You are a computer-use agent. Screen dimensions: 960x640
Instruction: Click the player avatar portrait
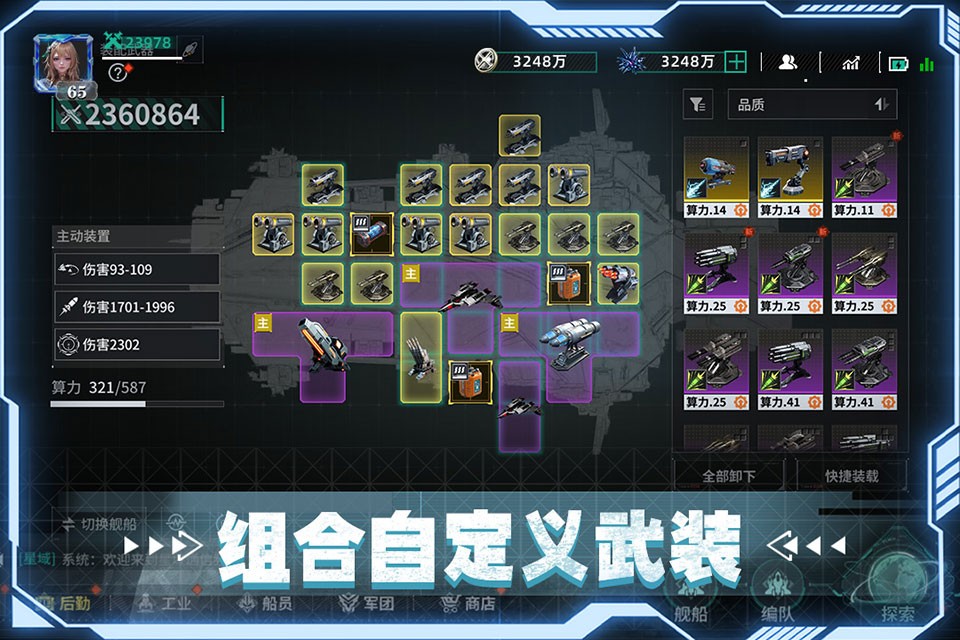click(x=62, y=61)
